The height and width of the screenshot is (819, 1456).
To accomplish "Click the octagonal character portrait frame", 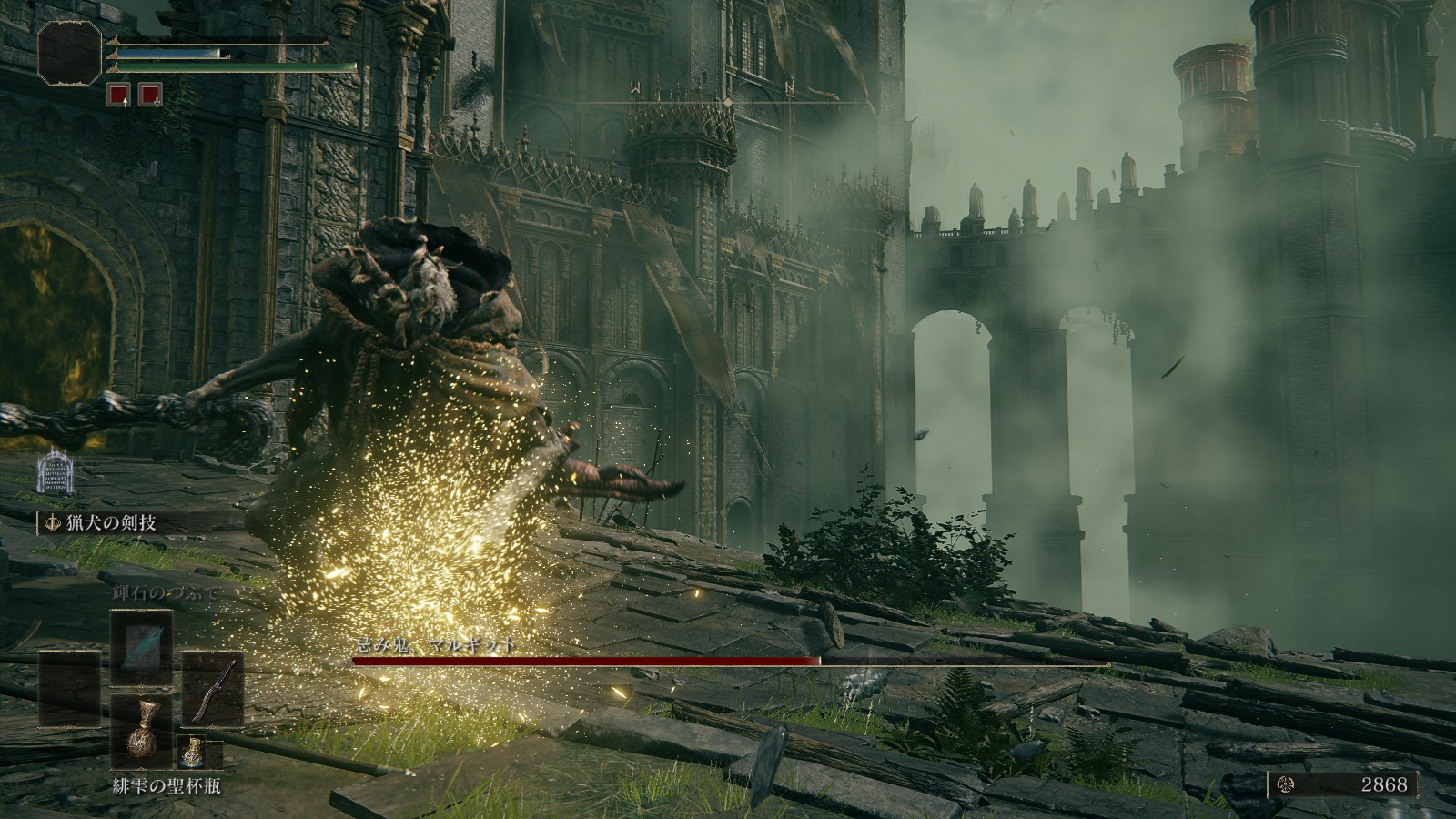I will coord(69,52).
